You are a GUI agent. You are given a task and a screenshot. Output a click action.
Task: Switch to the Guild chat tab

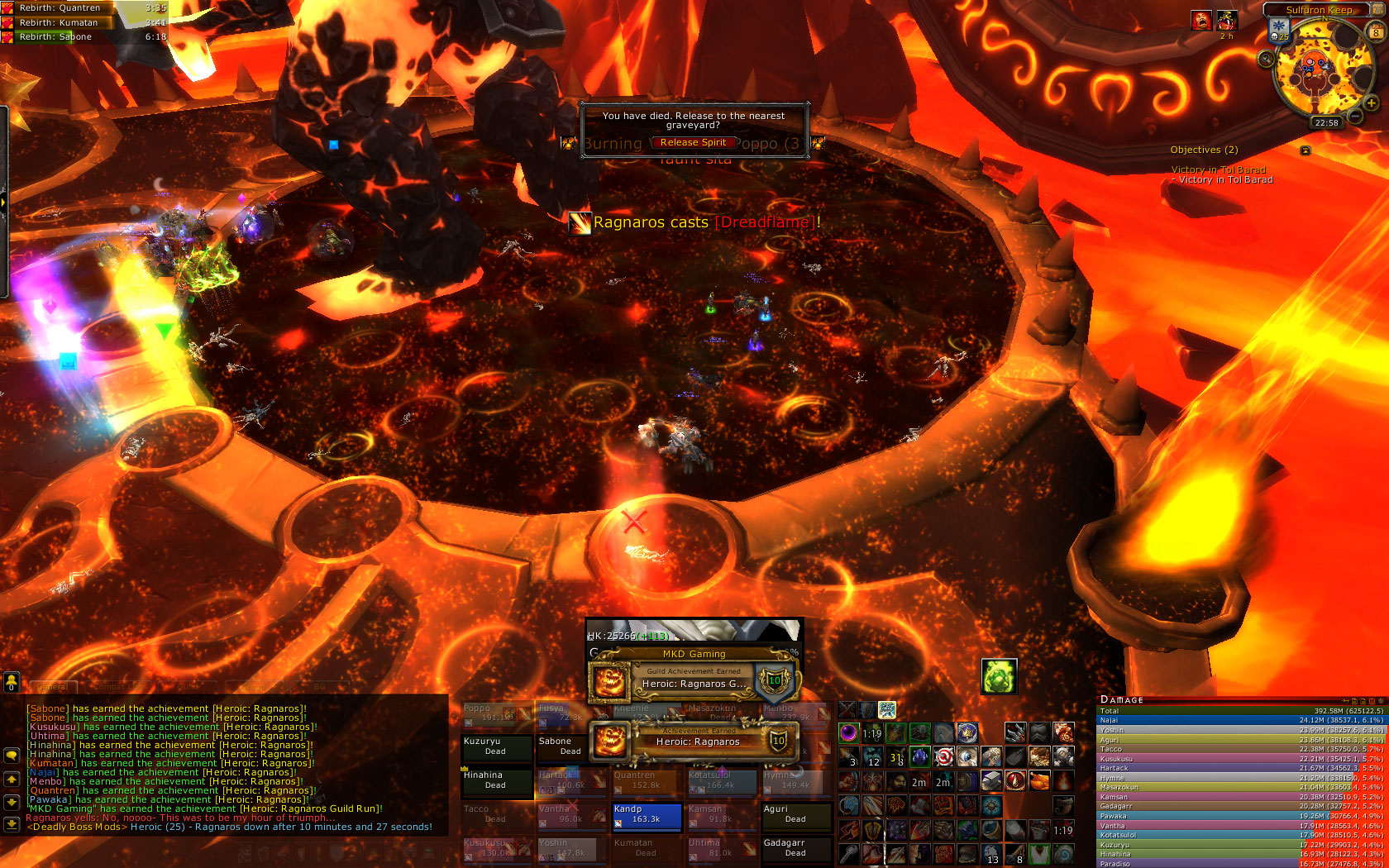[186, 687]
